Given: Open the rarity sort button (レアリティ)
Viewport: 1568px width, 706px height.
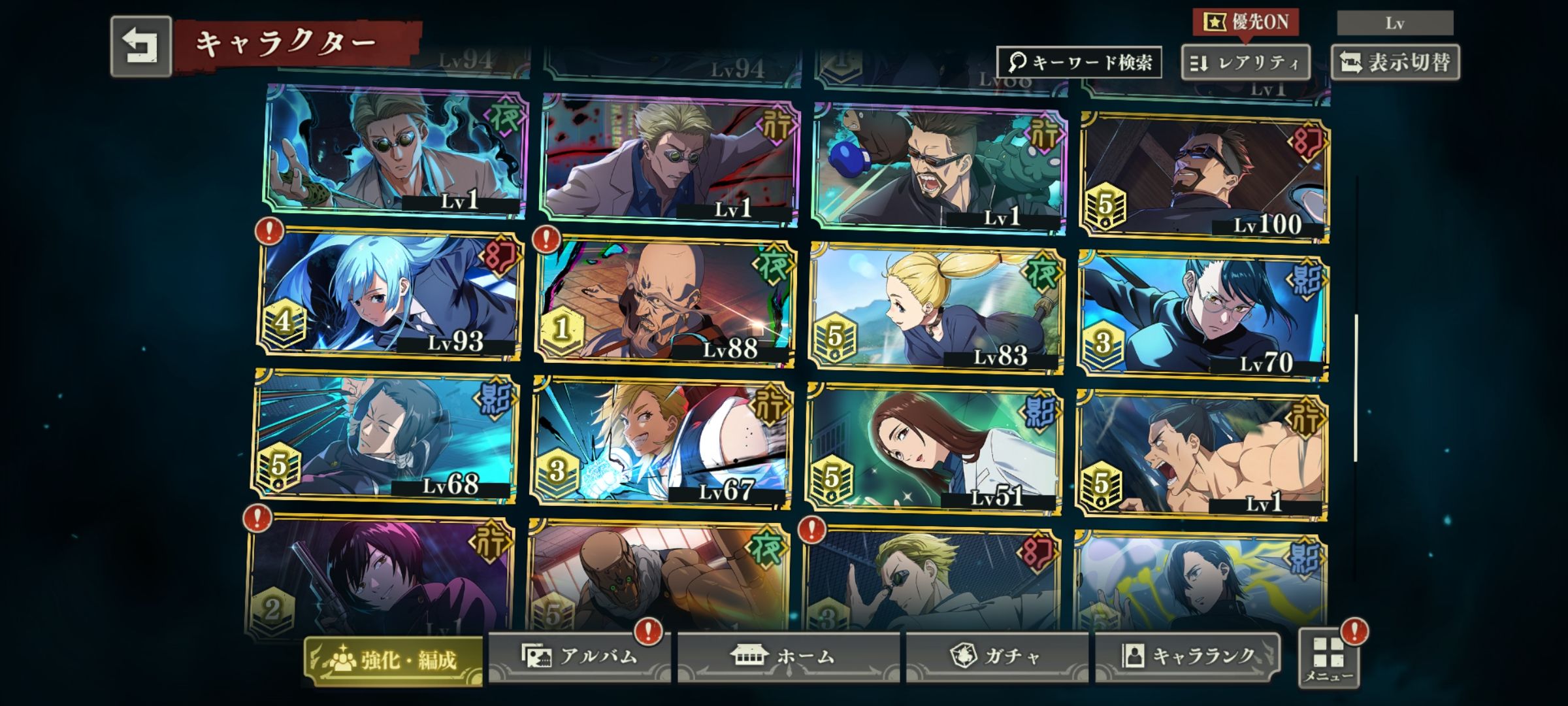Looking at the screenshot, I should [x=1245, y=63].
